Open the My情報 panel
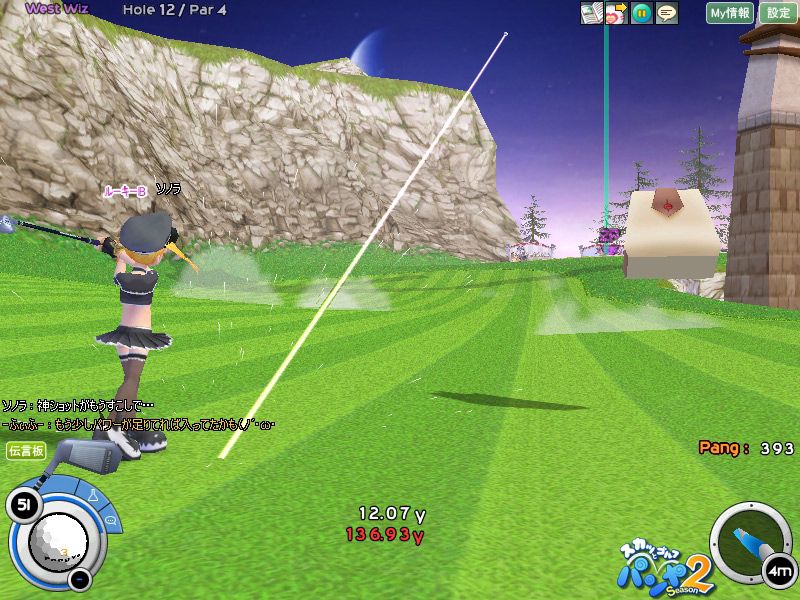This screenshot has height=600, width=800. pos(730,13)
